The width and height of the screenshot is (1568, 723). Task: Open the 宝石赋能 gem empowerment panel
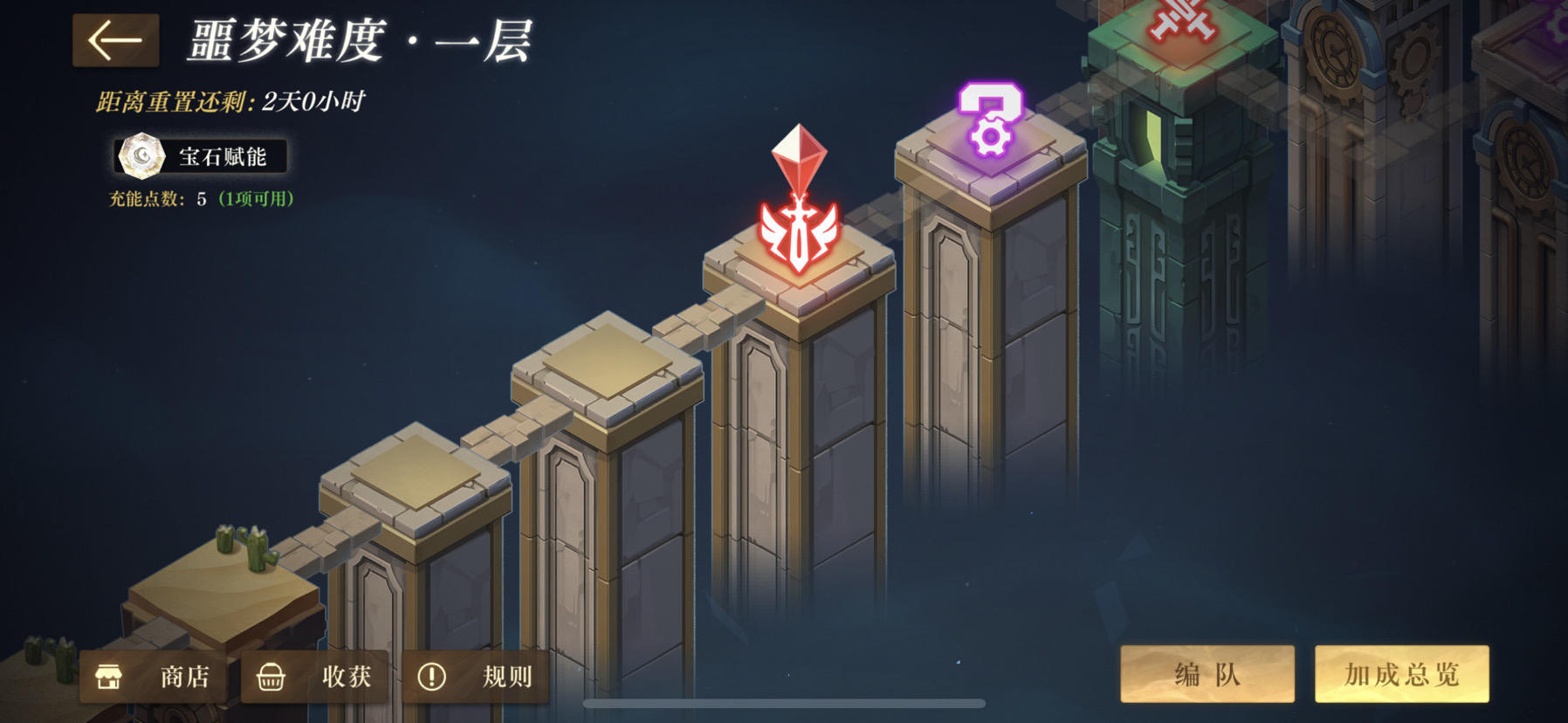pos(201,157)
